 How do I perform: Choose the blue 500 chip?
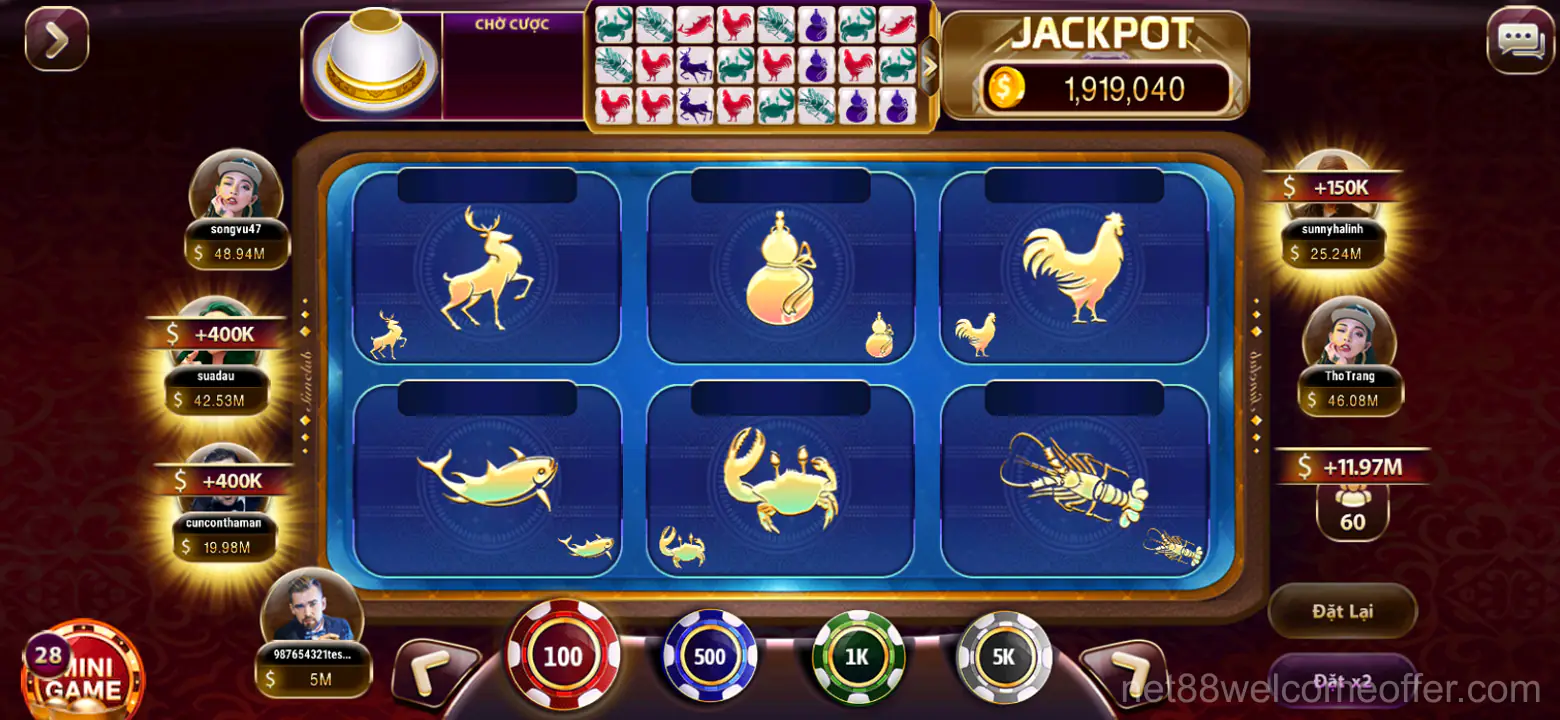coord(710,657)
